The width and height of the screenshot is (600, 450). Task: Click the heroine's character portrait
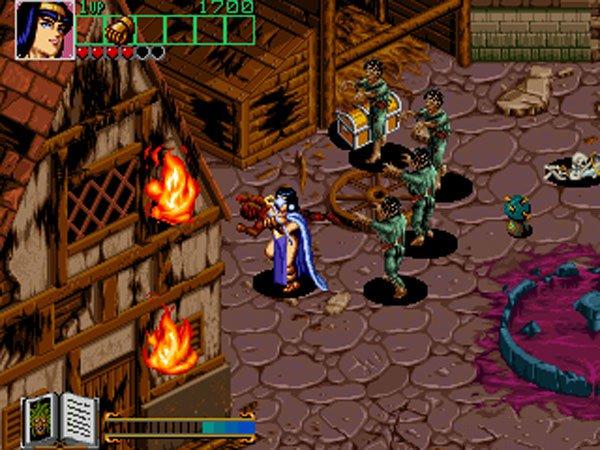point(44,28)
